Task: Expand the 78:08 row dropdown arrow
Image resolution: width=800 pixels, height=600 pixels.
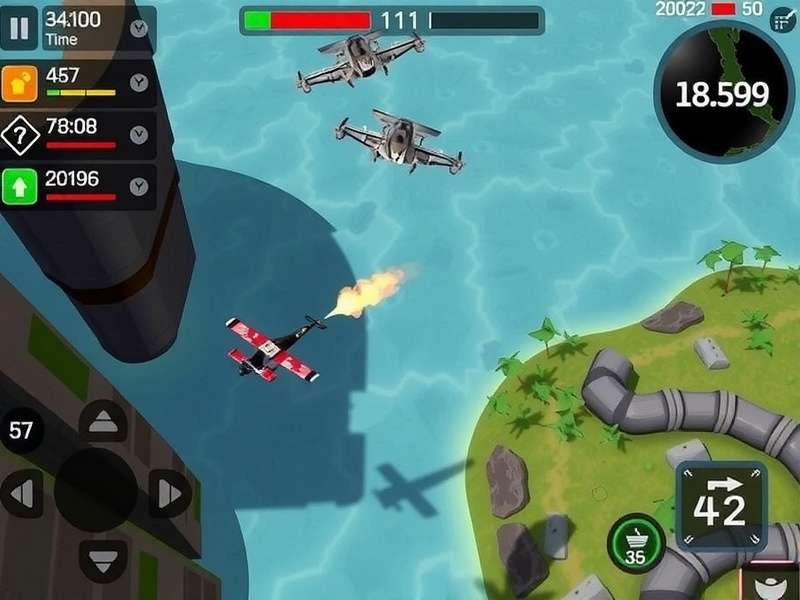Action: click(139, 133)
